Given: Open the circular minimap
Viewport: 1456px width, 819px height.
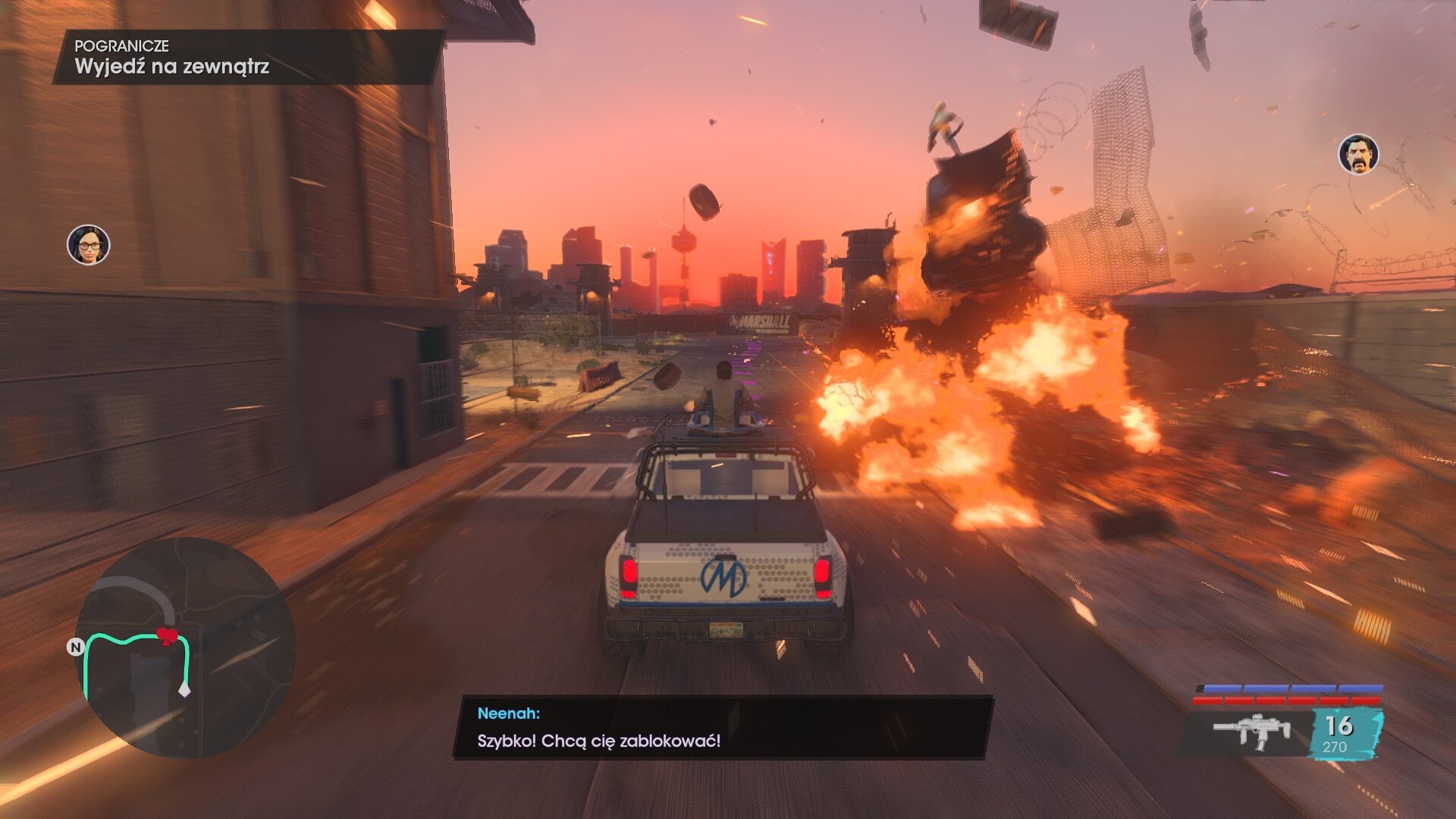Looking at the screenshot, I should [185, 648].
